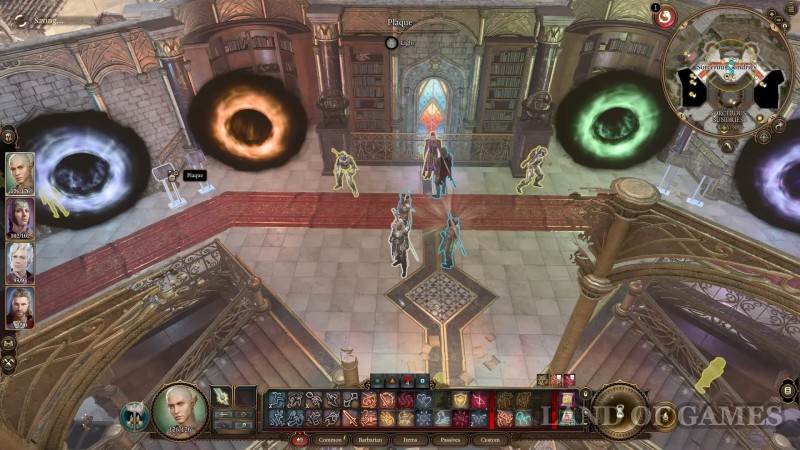Switch hotbar to the Common tab
Viewport: 800px width, 450px height.
[x=331, y=438]
